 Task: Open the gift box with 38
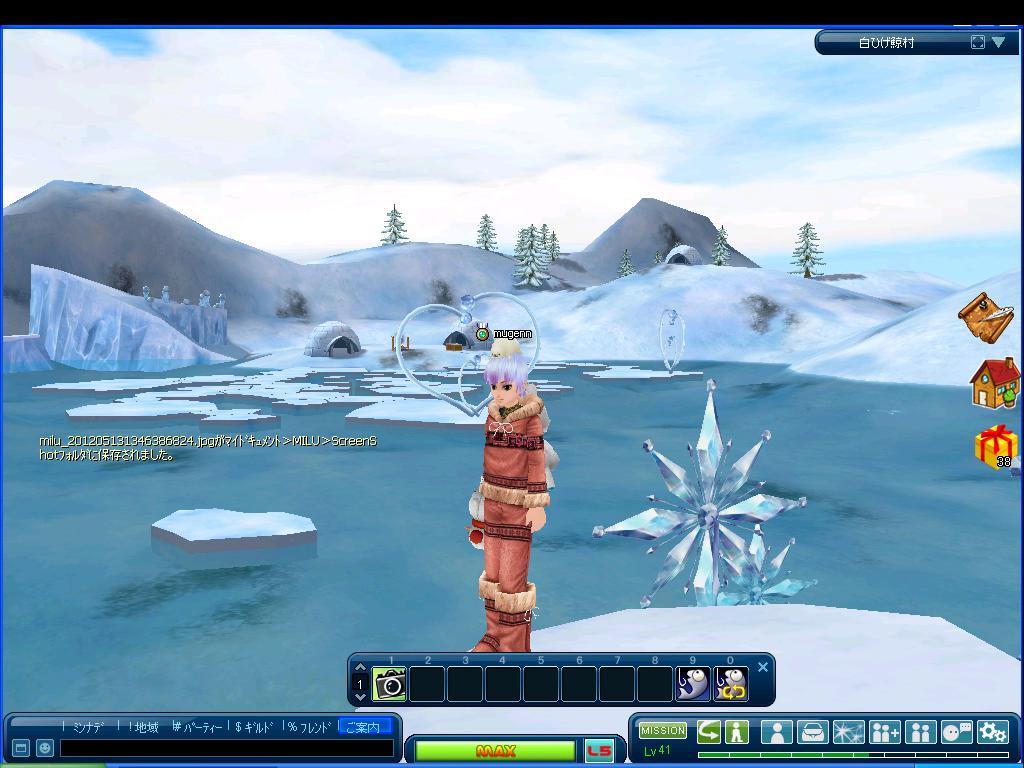pos(995,446)
